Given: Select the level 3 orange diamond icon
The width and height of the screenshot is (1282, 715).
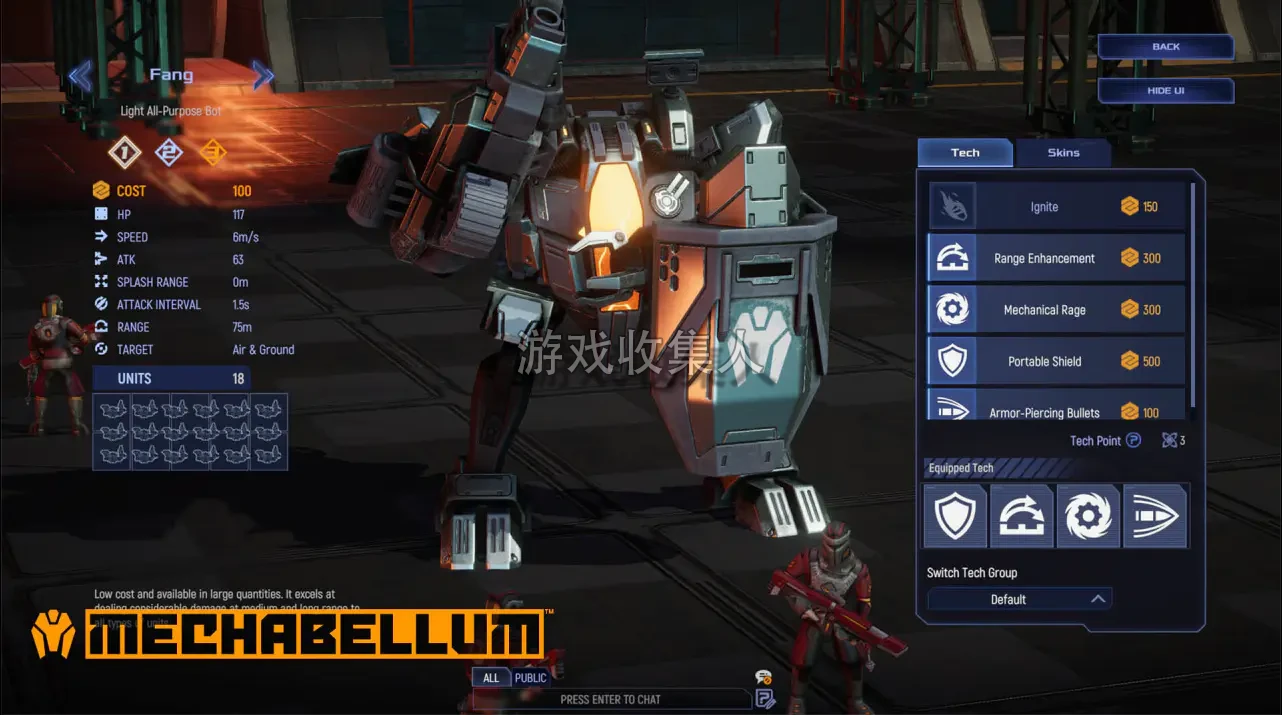Looking at the screenshot, I should pyautogui.click(x=213, y=152).
